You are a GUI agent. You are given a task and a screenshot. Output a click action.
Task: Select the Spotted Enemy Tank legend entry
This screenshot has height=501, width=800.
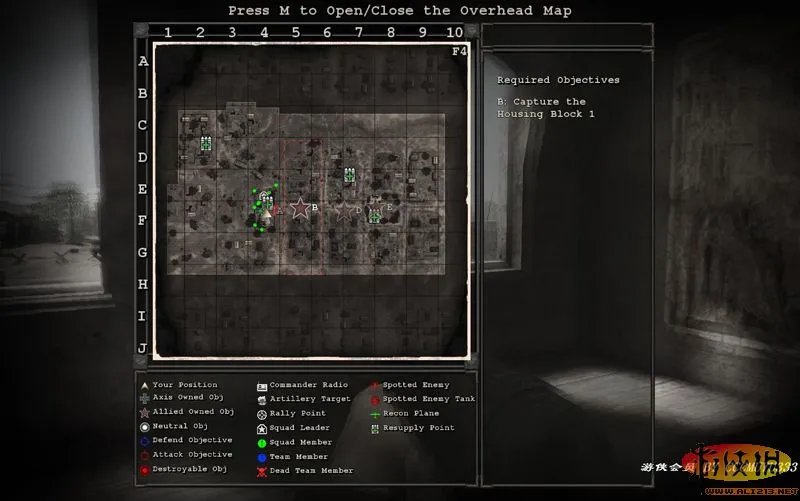(421, 399)
